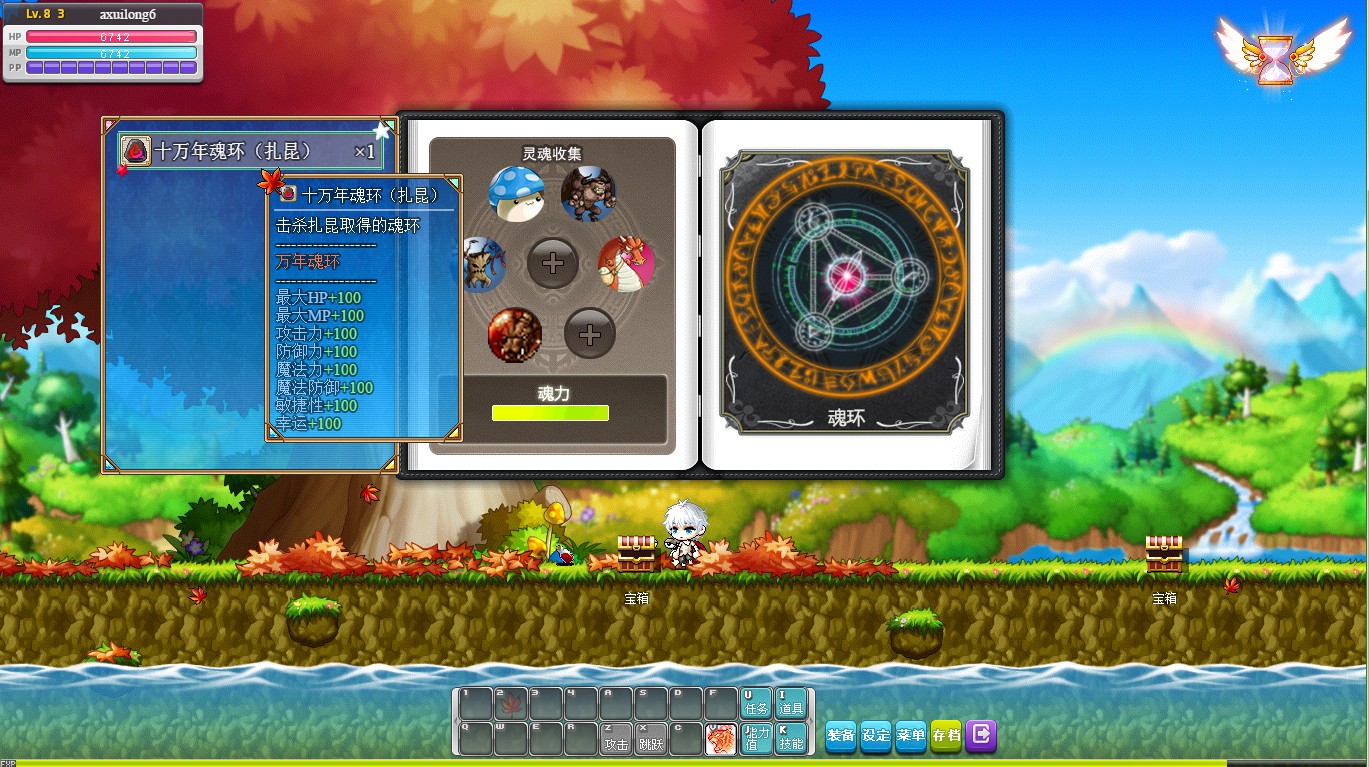This screenshot has width=1369, height=767.
Task: Select the 十万年魂环（扎昆）item row
Action: (250, 152)
